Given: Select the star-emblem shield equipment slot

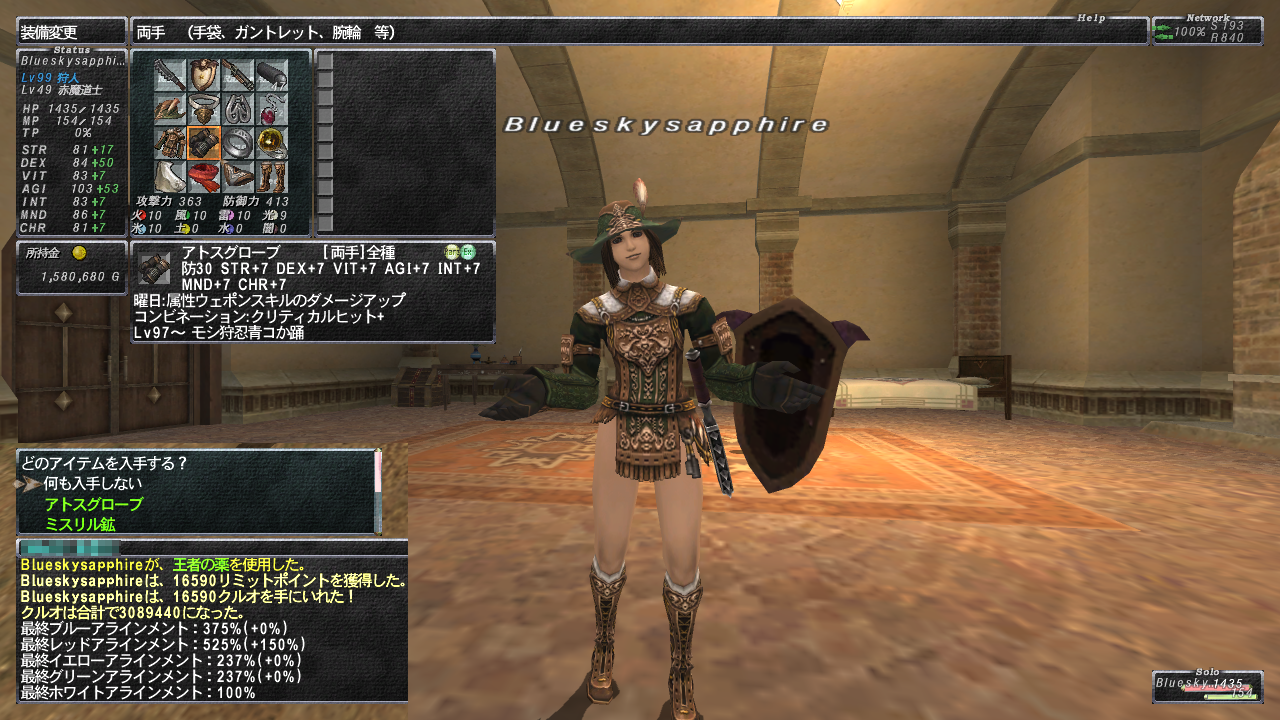Looking at the screenshot, I should [x=204, y=75].
